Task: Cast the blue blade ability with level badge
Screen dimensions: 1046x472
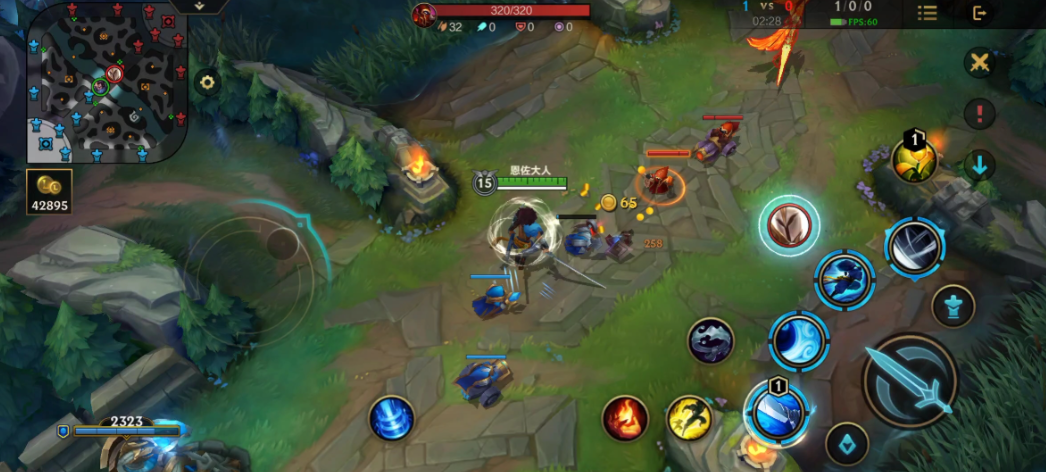Action: coord(777,413)
